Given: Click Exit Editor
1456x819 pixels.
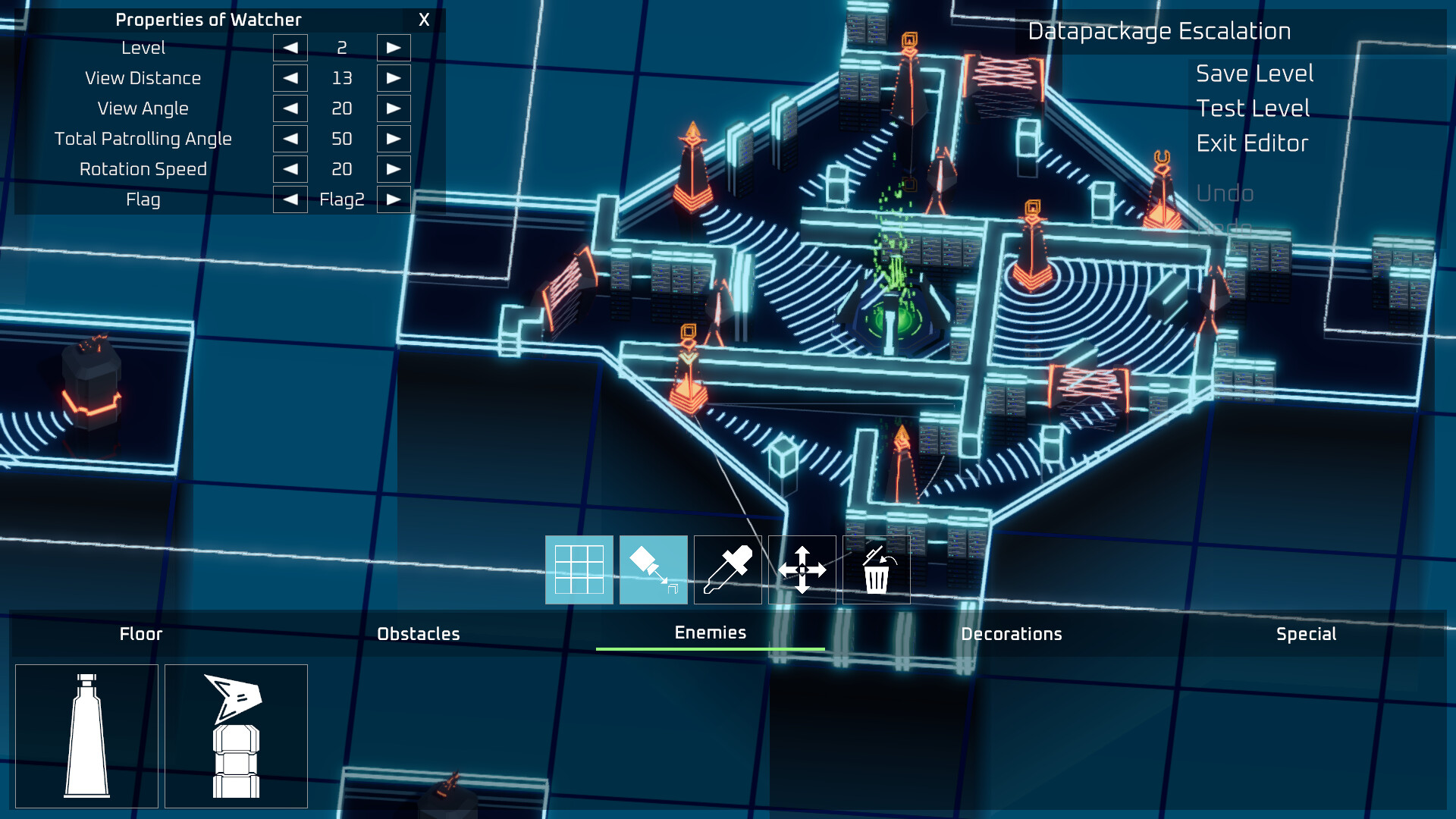Looking at the screenshot, I should click(x=1251, y=143).
